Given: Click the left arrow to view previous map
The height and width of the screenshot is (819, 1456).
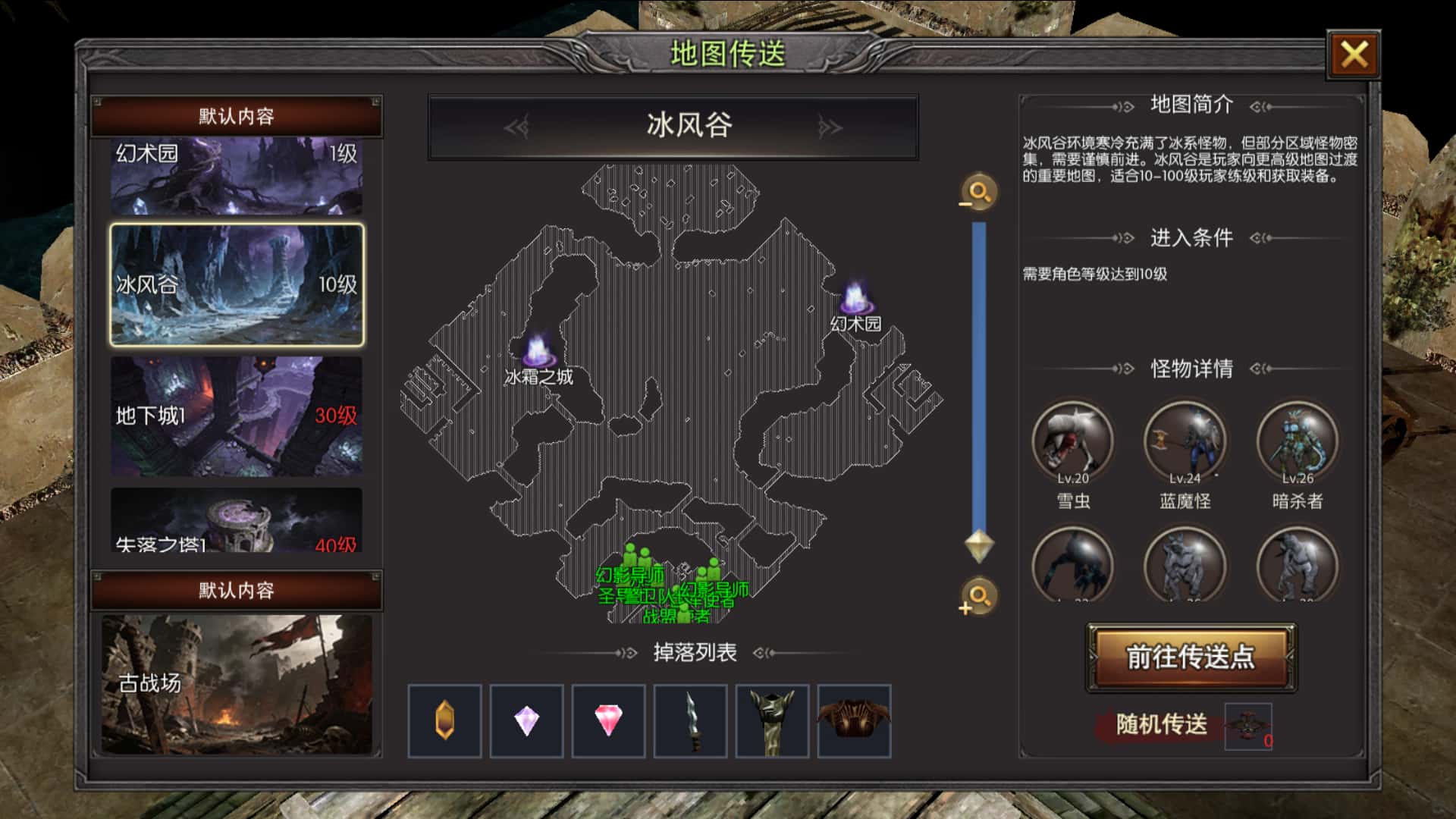Looking at the screenshot, I should tap(519, 127).
